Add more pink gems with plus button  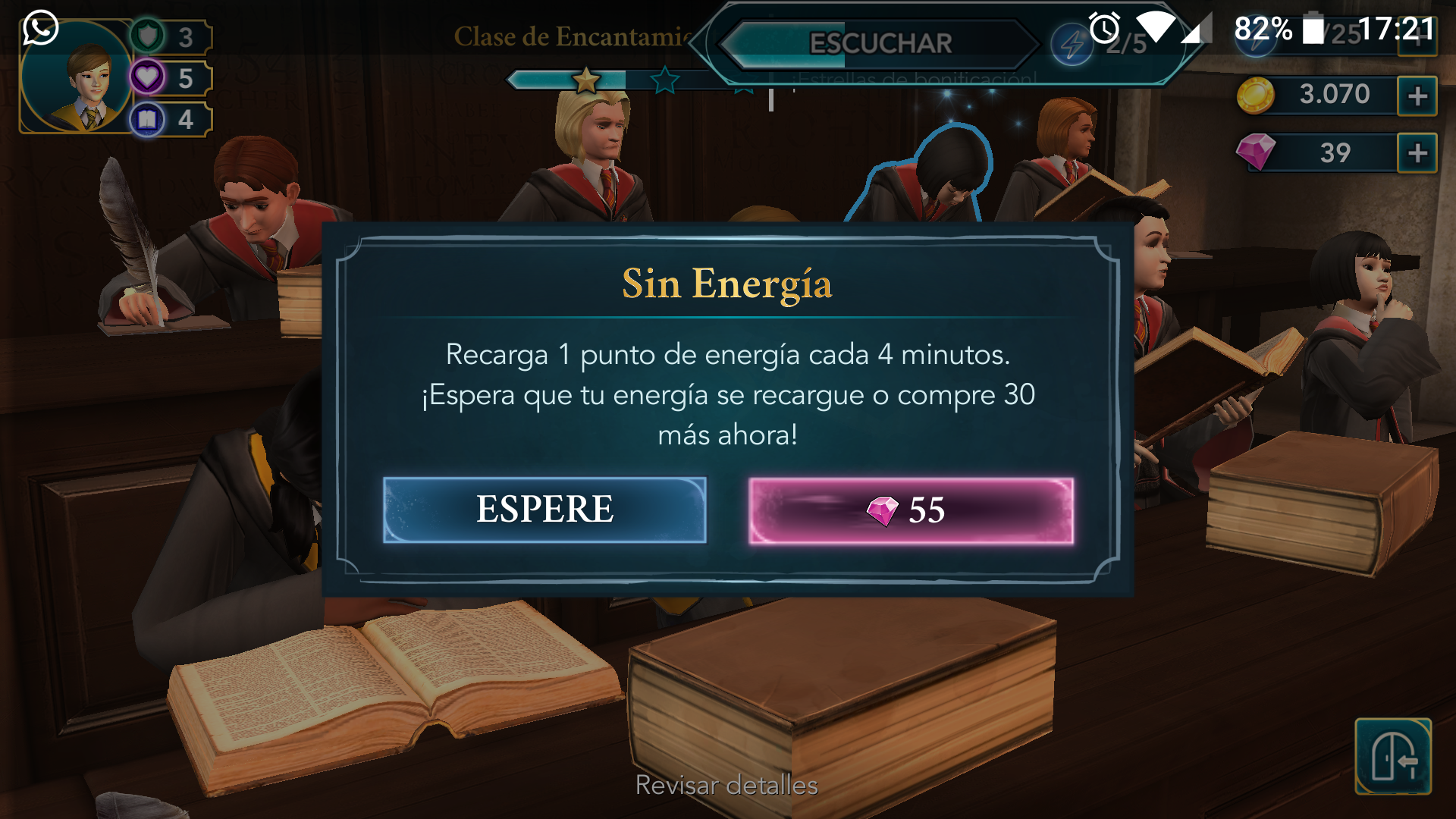[x=1417, y=153]
